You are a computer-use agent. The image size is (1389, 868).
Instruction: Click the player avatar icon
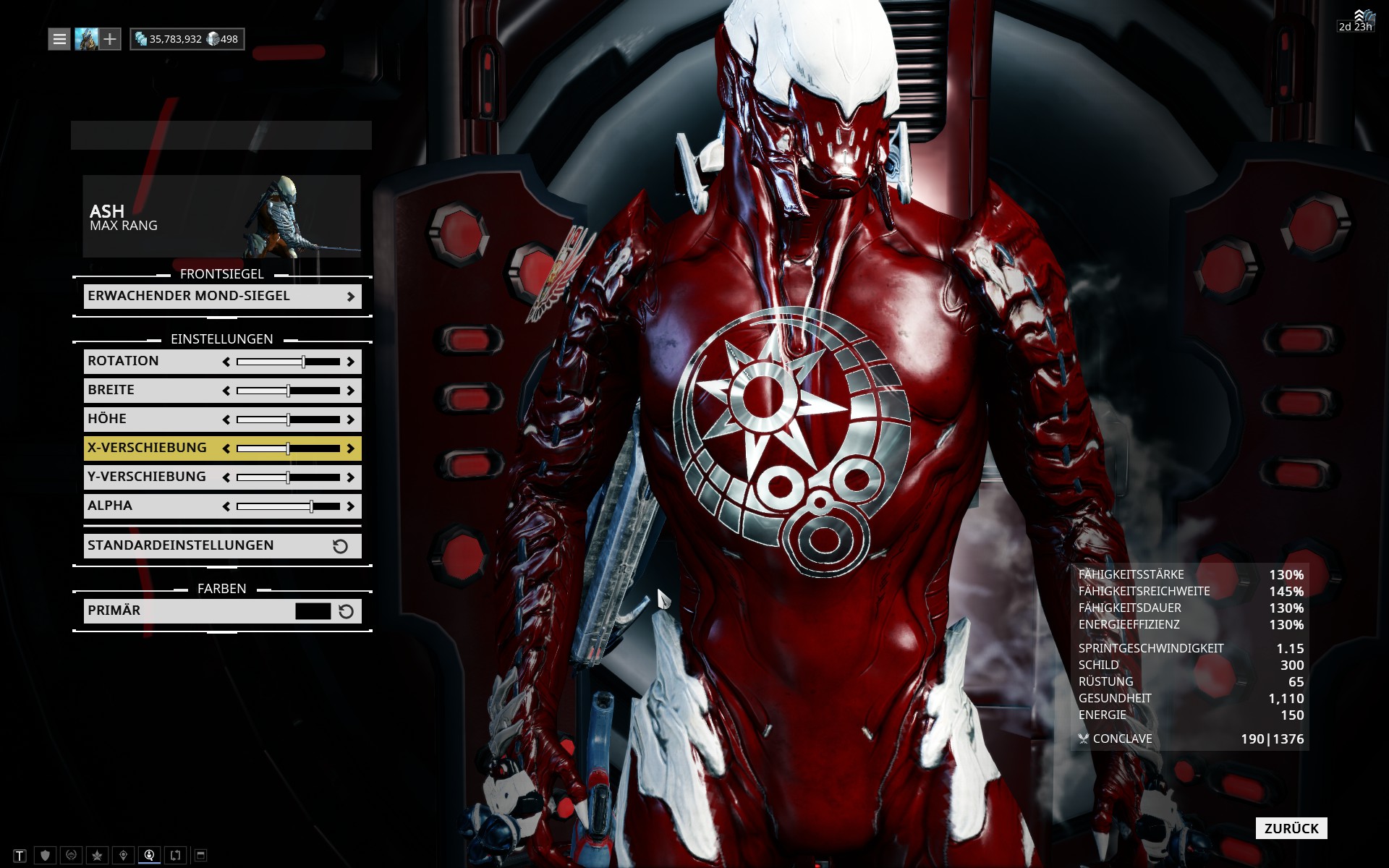point(86,39)
